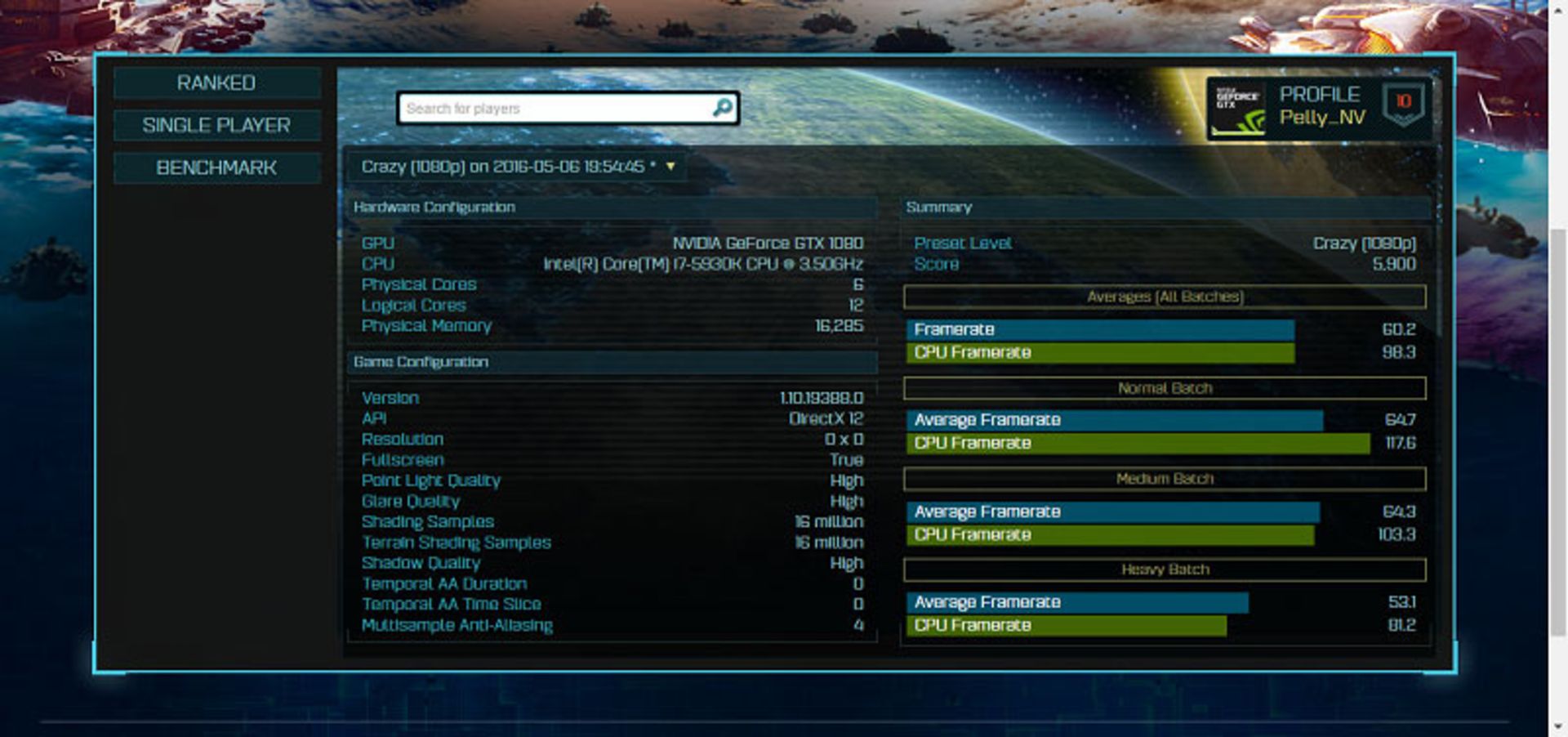Viewport: 1568px width, 737px height.
Task: Switch to the SINGLE PLAYER tab
Action: 216,125
